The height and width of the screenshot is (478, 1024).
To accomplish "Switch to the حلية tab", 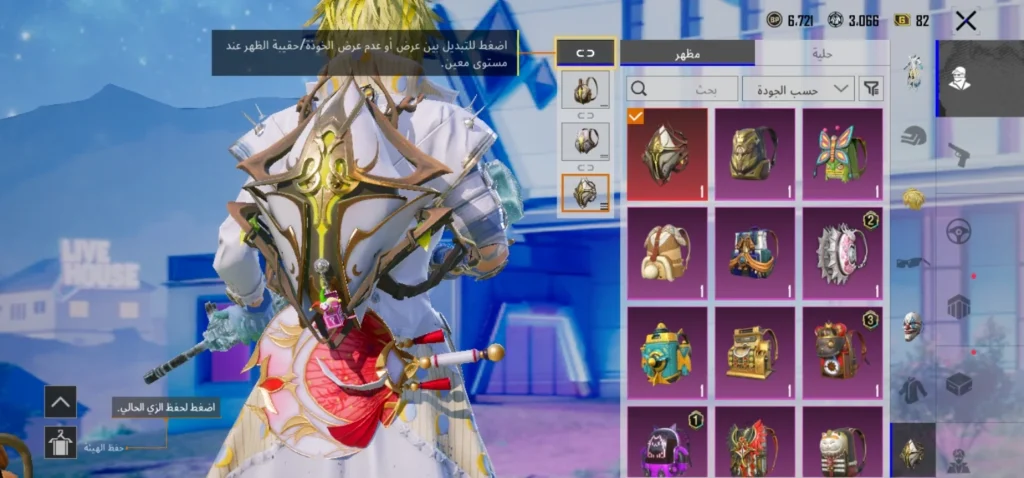I will point(820,53).
